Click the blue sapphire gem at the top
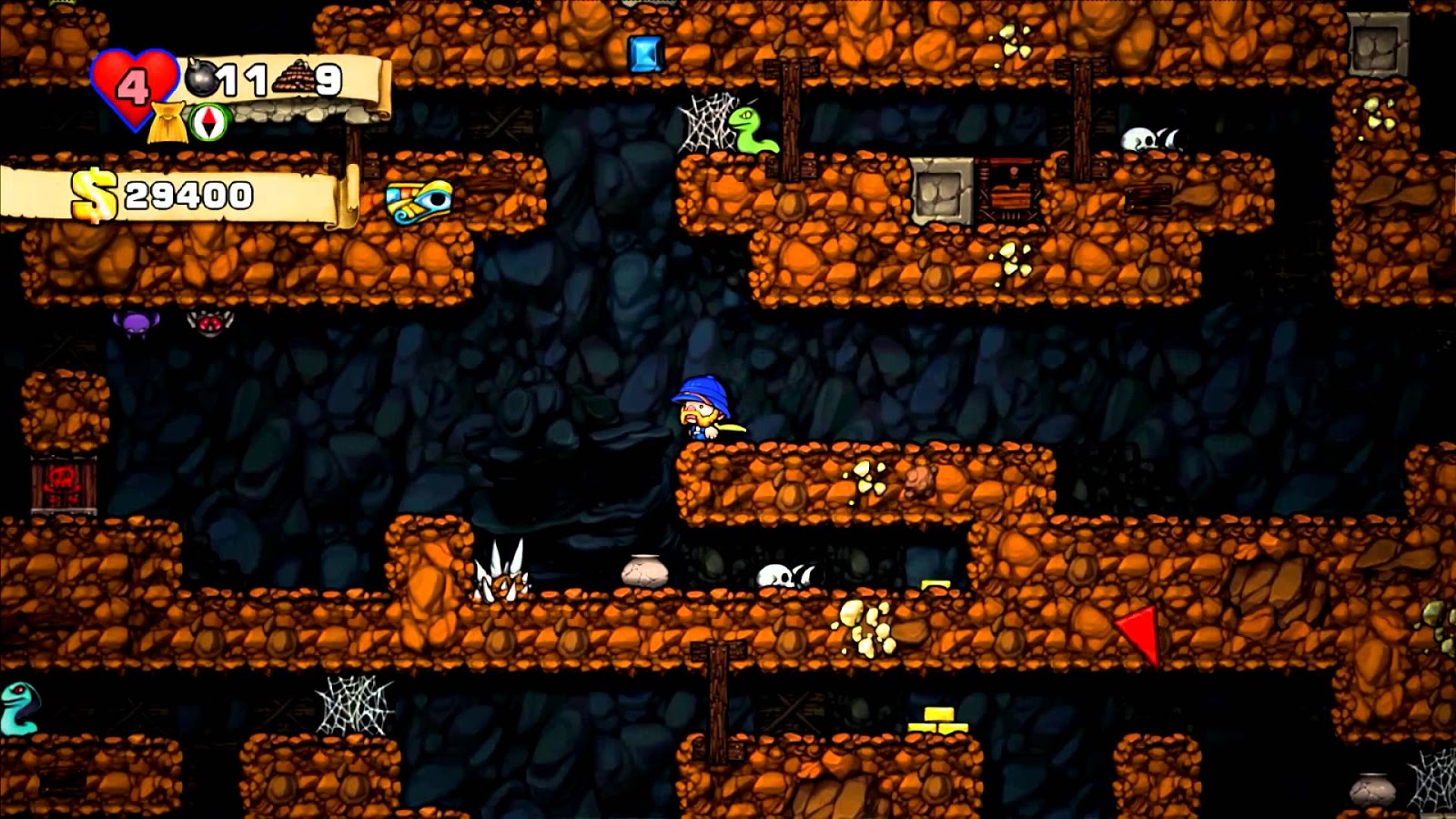The height and width of the screenshot is (819, 1456). 645,55
